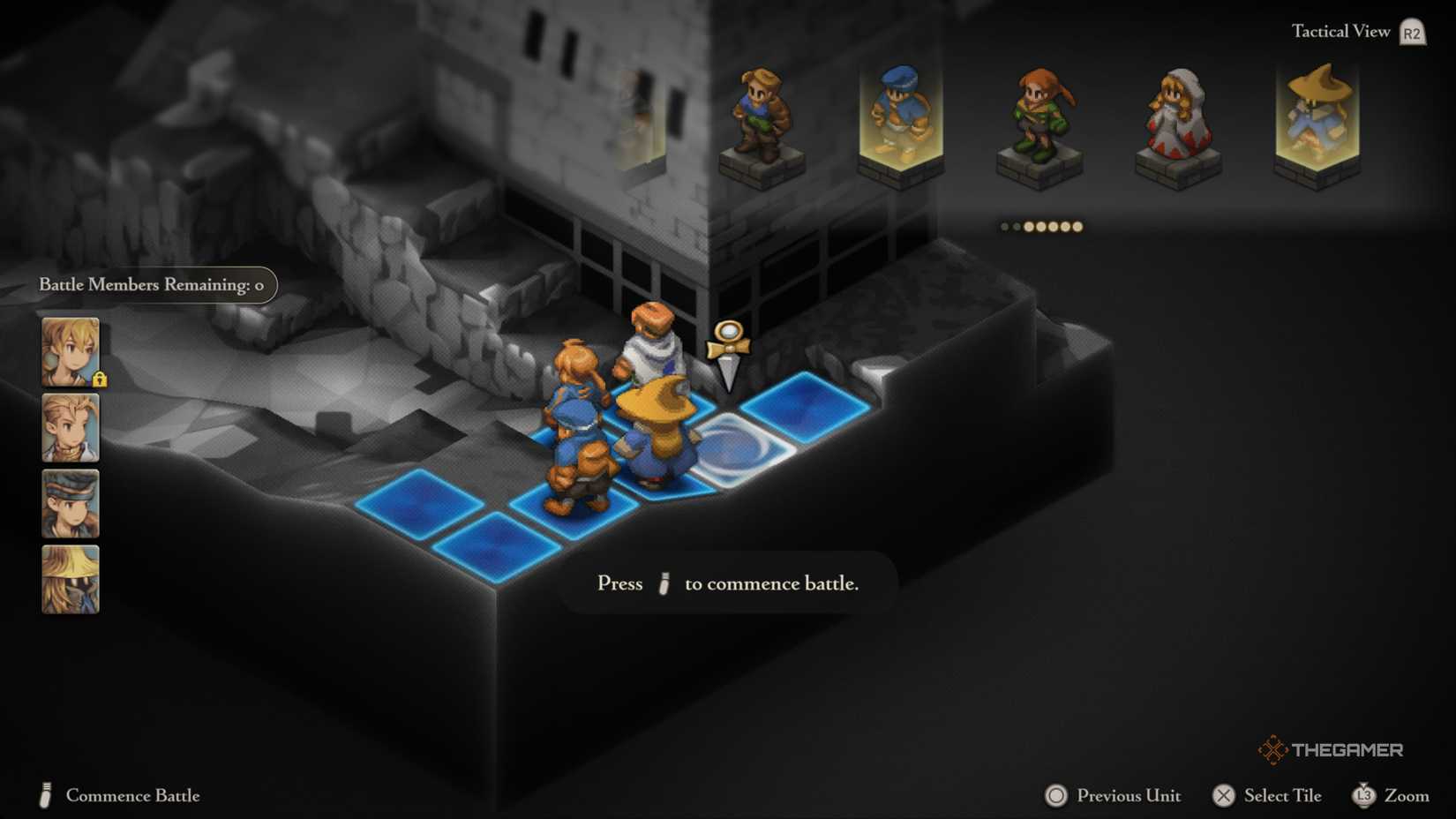The height and width of the screenshot is (819, 1456).
Task: Click the Select Tile option
Action: 1268,795
